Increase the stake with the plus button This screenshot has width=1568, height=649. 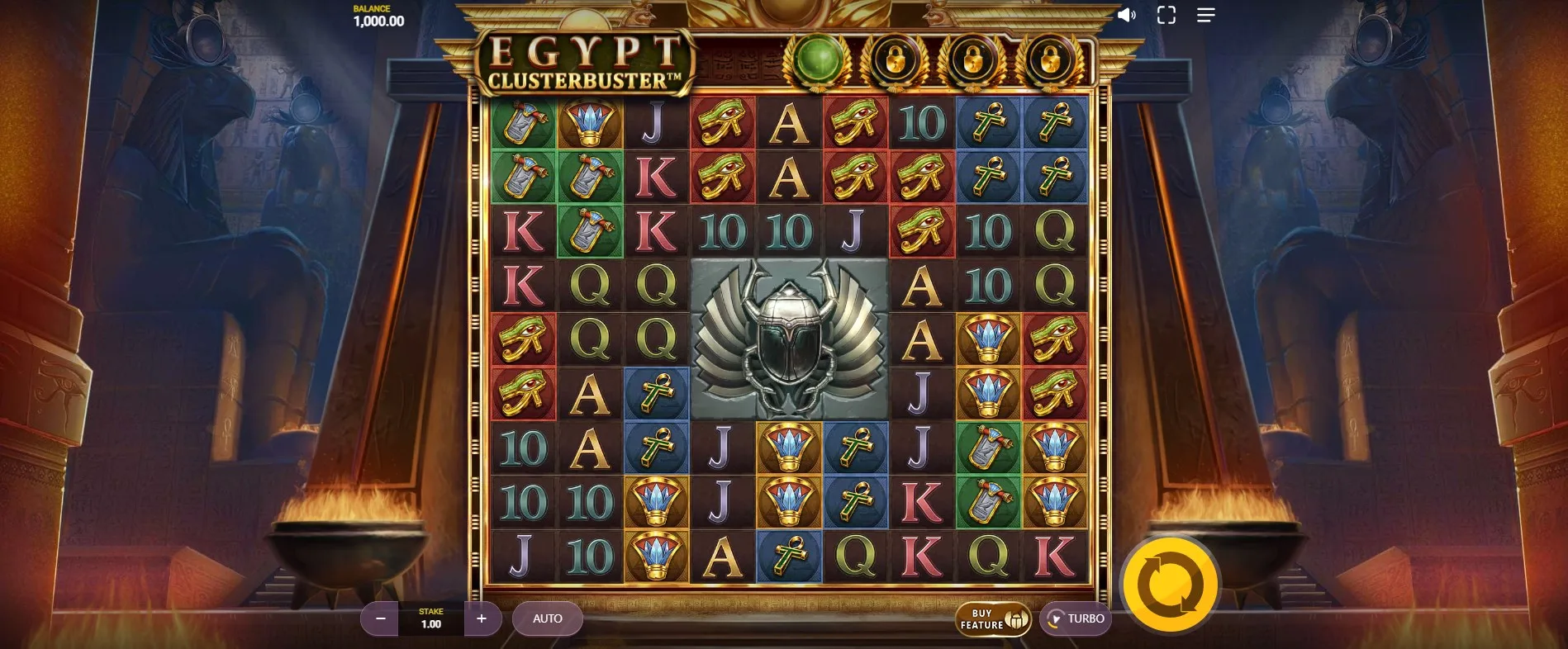[x=482, y=618]
